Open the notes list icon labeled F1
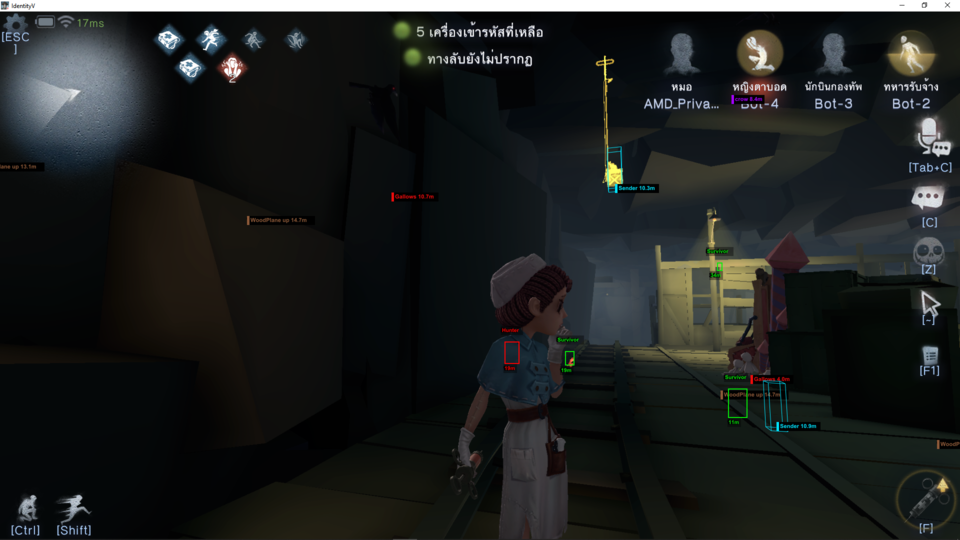 click(x=929, y=355)
